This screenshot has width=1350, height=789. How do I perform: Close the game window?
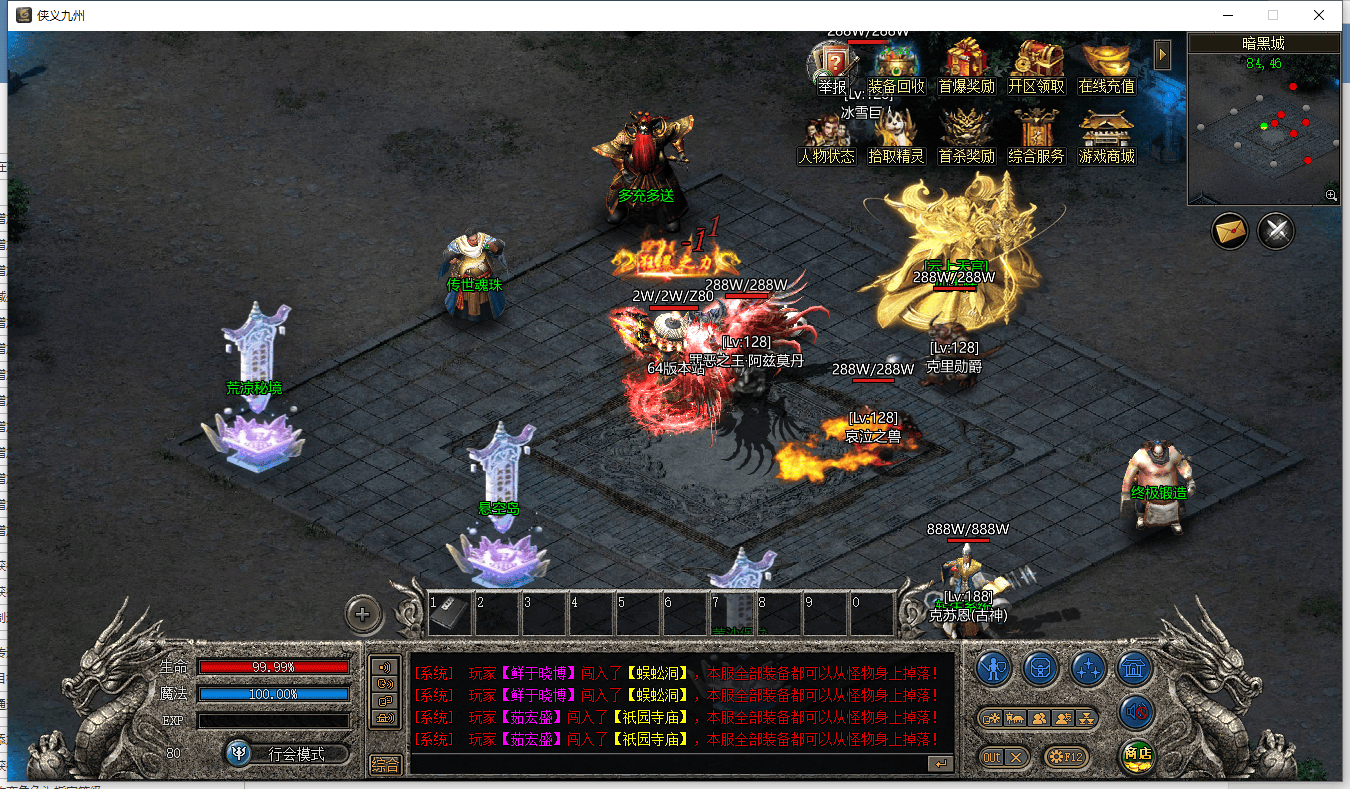coord(1319,15)
